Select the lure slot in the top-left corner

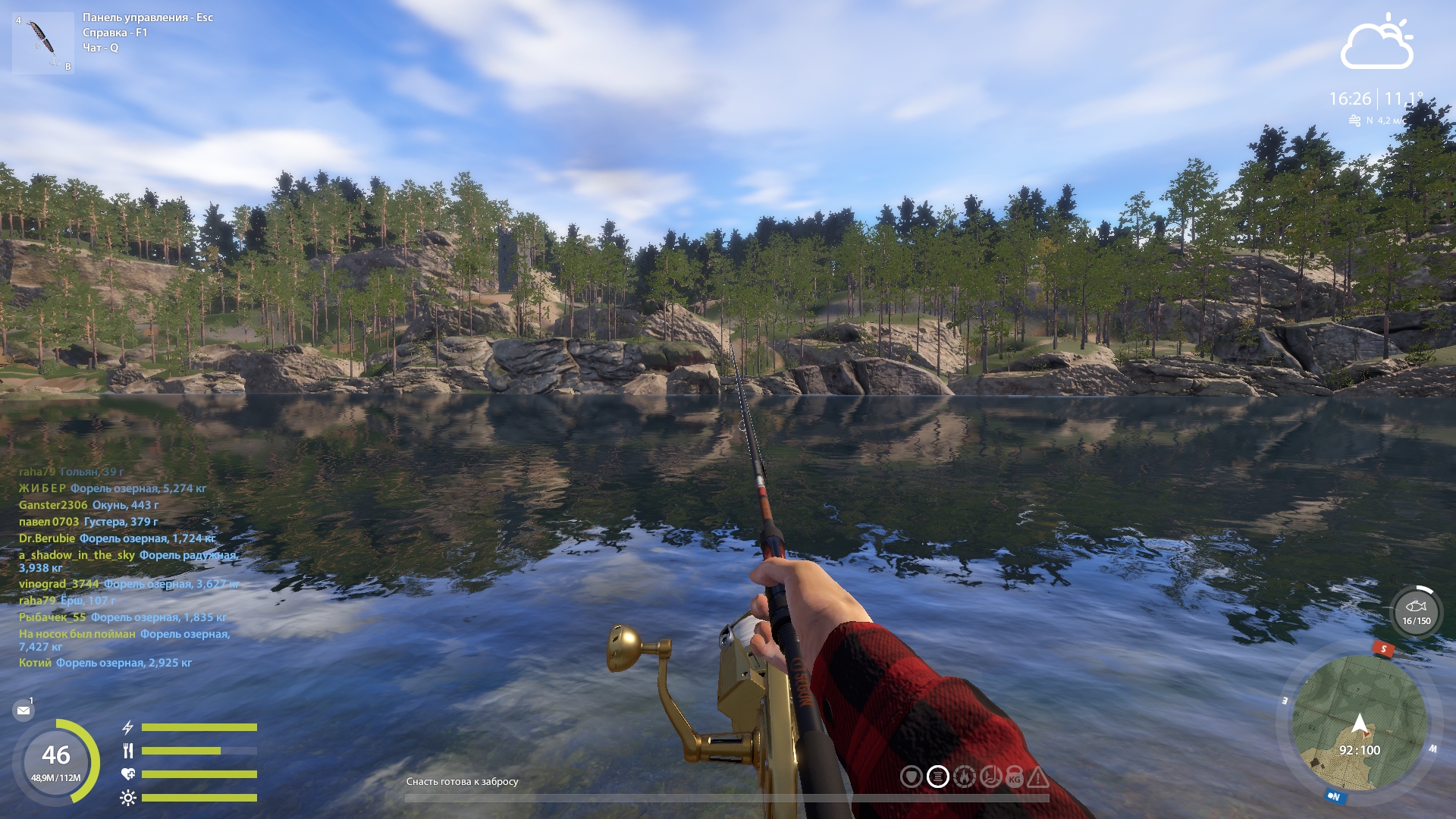coord(43,43)
